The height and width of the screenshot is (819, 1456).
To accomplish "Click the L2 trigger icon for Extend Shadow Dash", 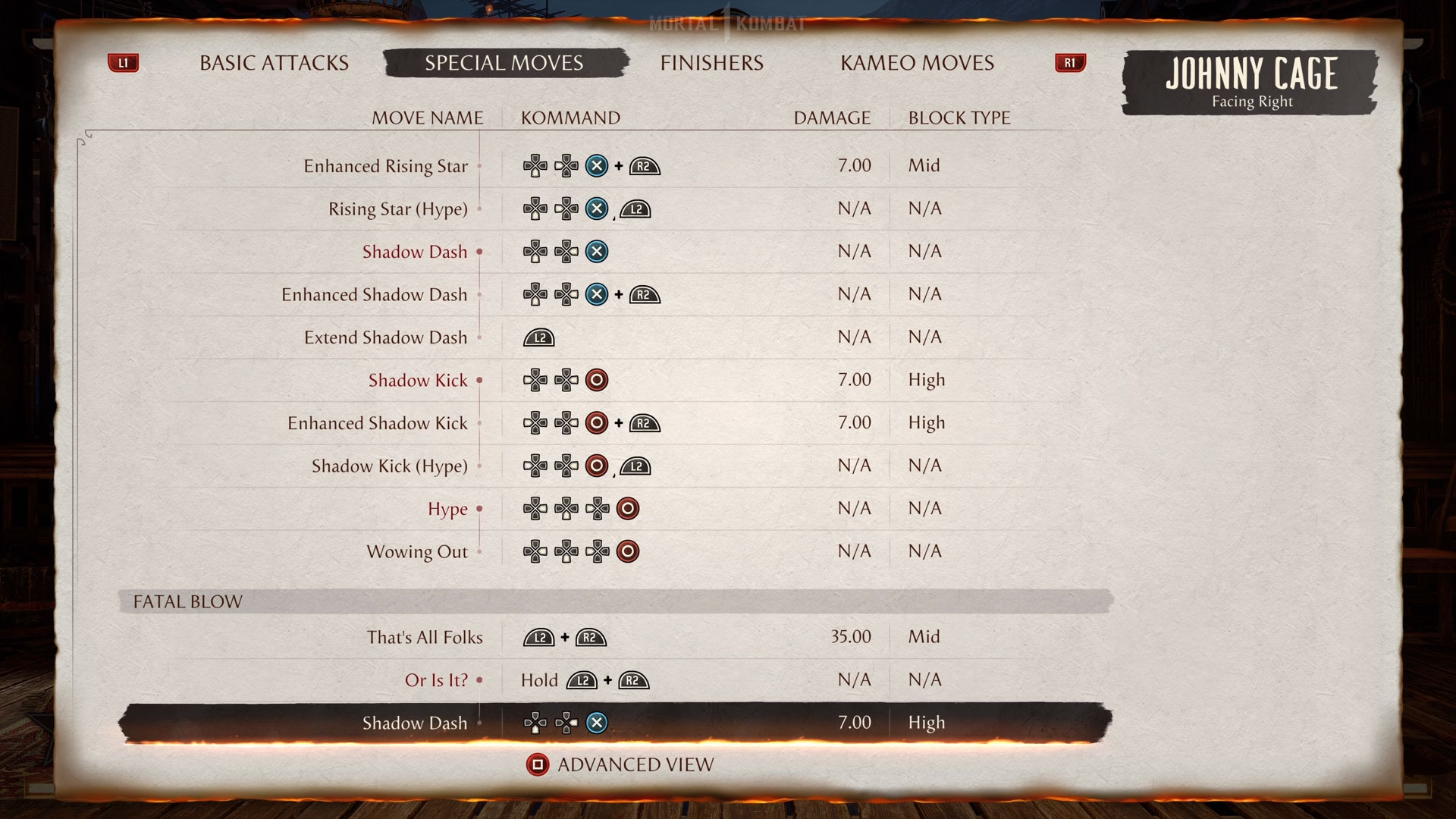I will click(538, 337).
